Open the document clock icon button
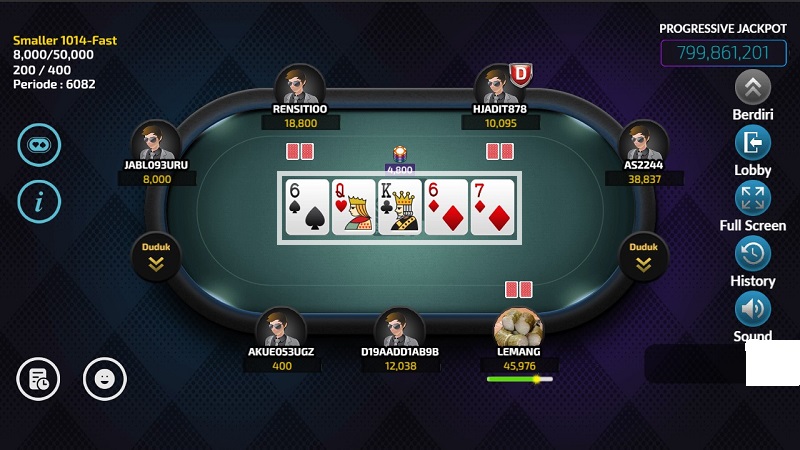800x450 pixels. (39, 379)
